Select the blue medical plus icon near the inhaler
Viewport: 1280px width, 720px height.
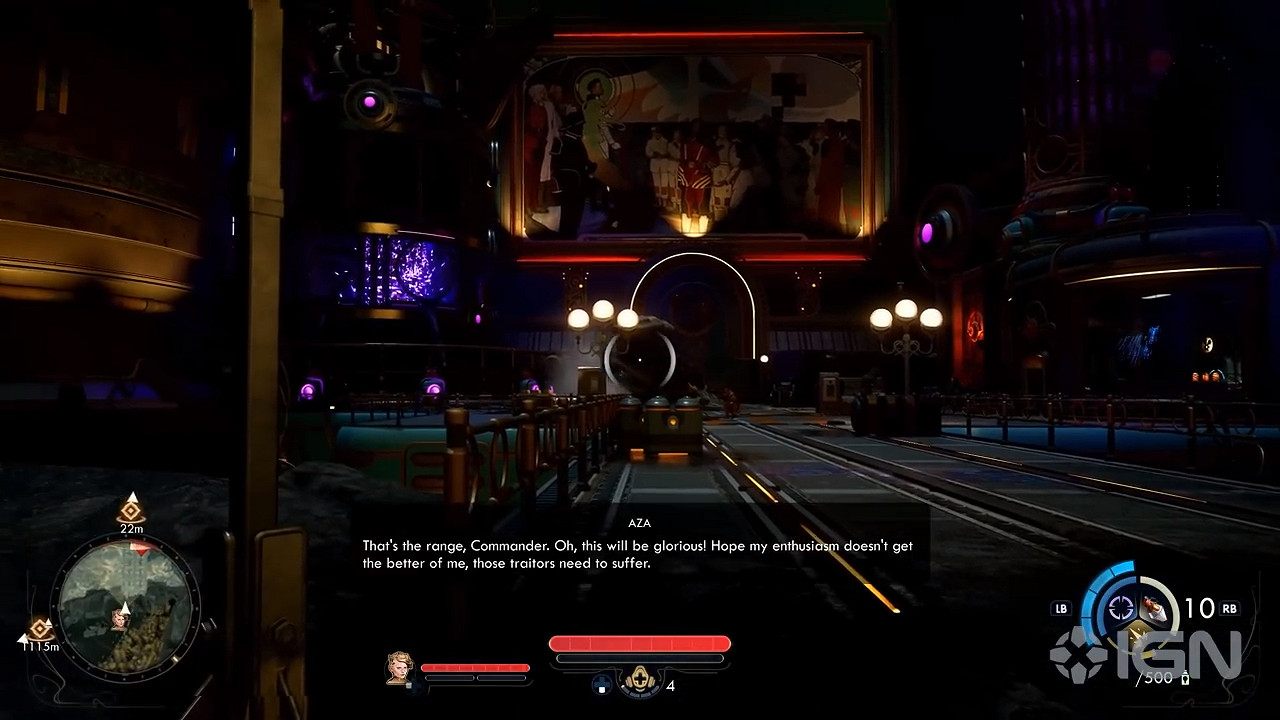click(x=601, y=684)
